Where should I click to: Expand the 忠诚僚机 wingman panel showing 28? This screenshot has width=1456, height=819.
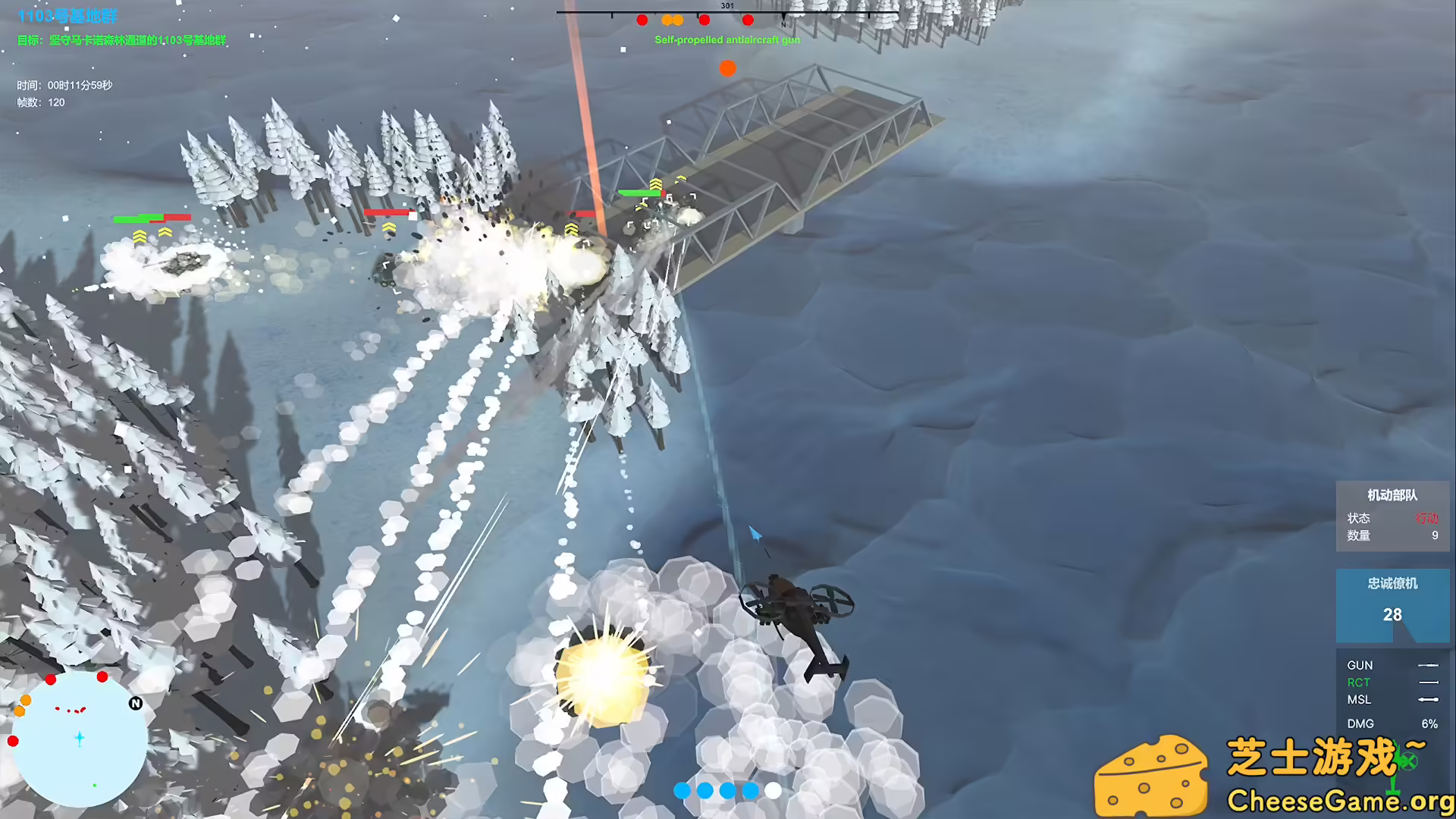(1392, 584)
